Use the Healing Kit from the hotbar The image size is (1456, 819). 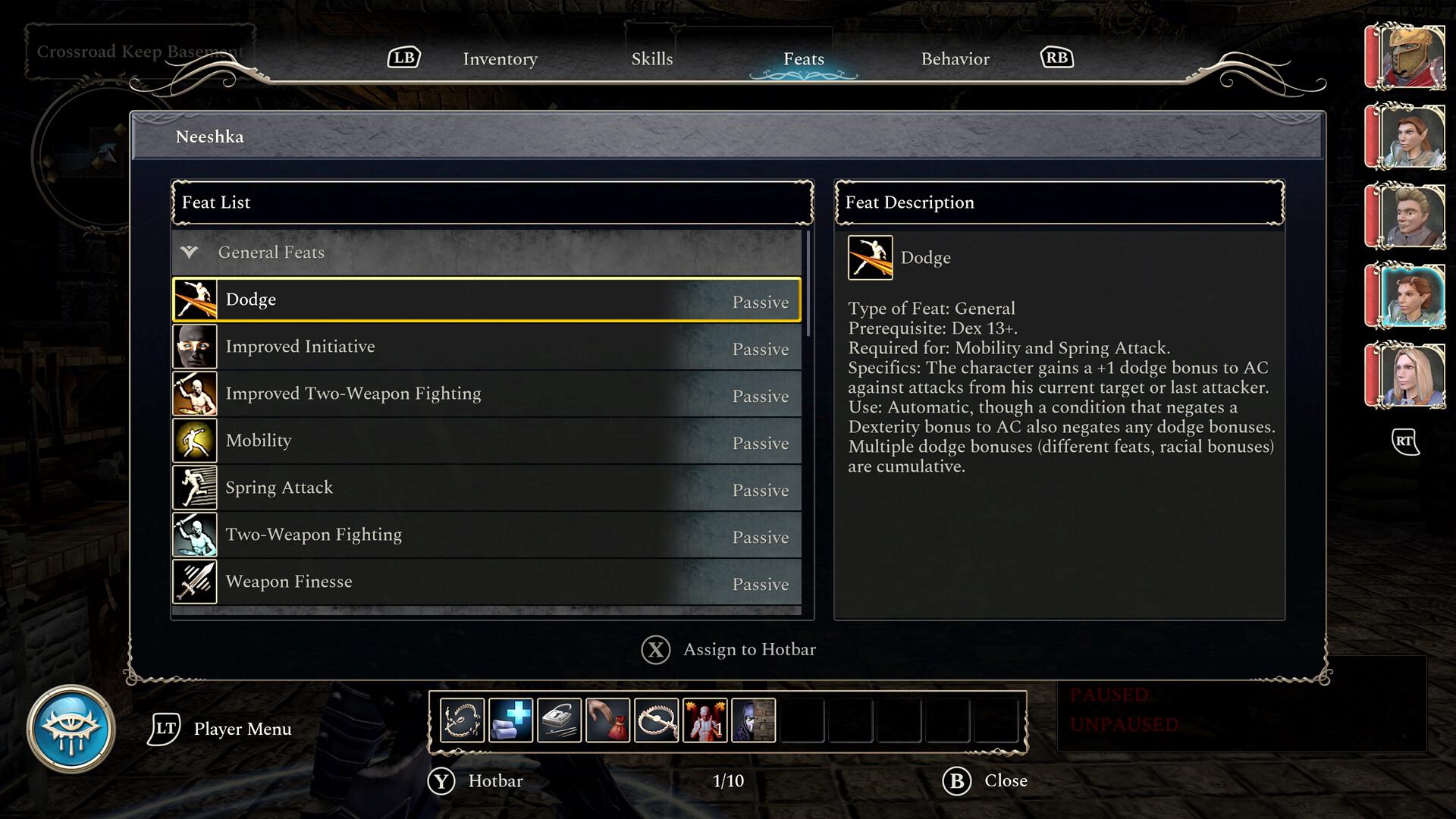tap(510, 720)
